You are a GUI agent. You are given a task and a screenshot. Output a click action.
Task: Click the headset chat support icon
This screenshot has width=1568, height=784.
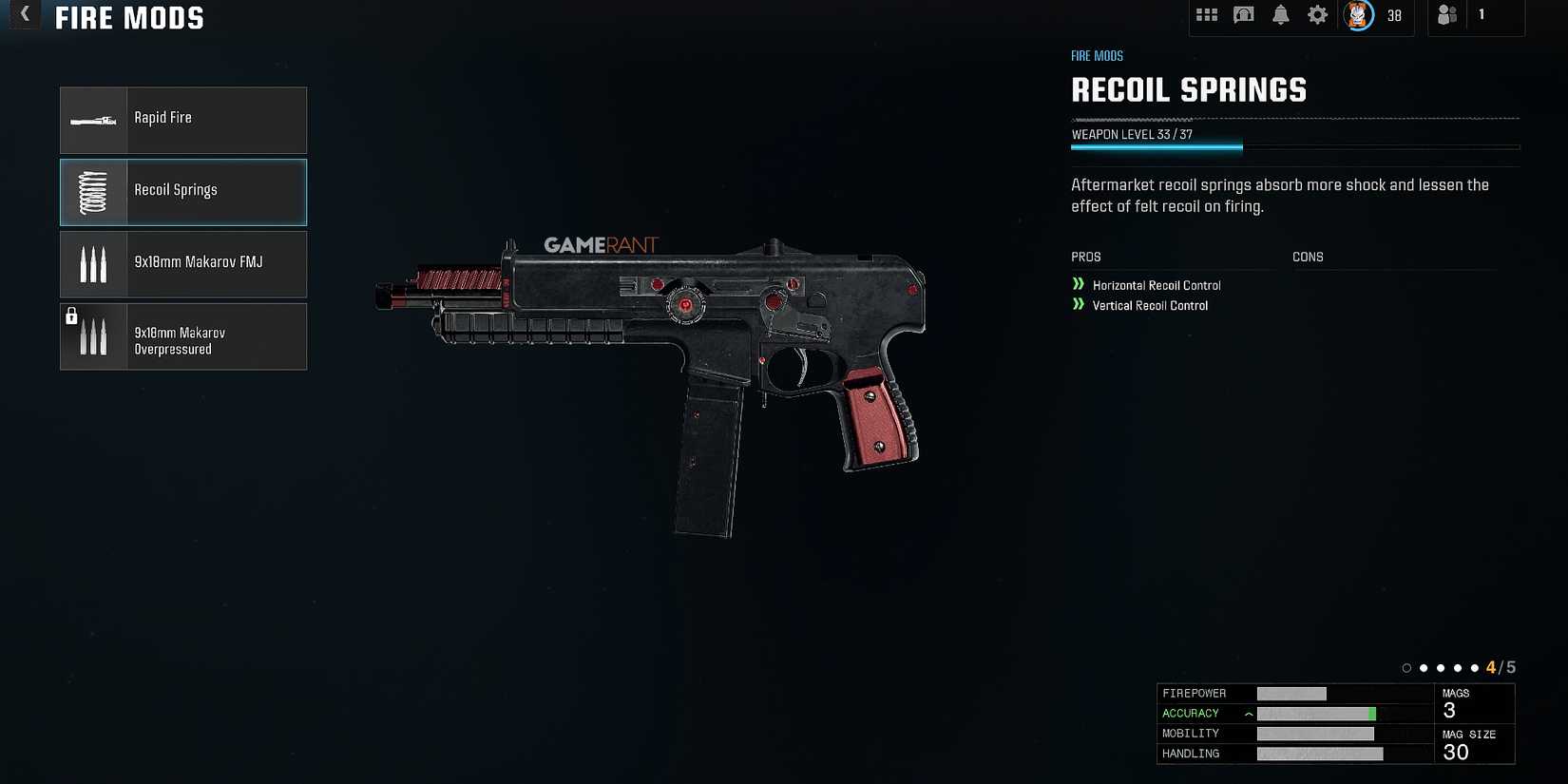(1243, 14)
